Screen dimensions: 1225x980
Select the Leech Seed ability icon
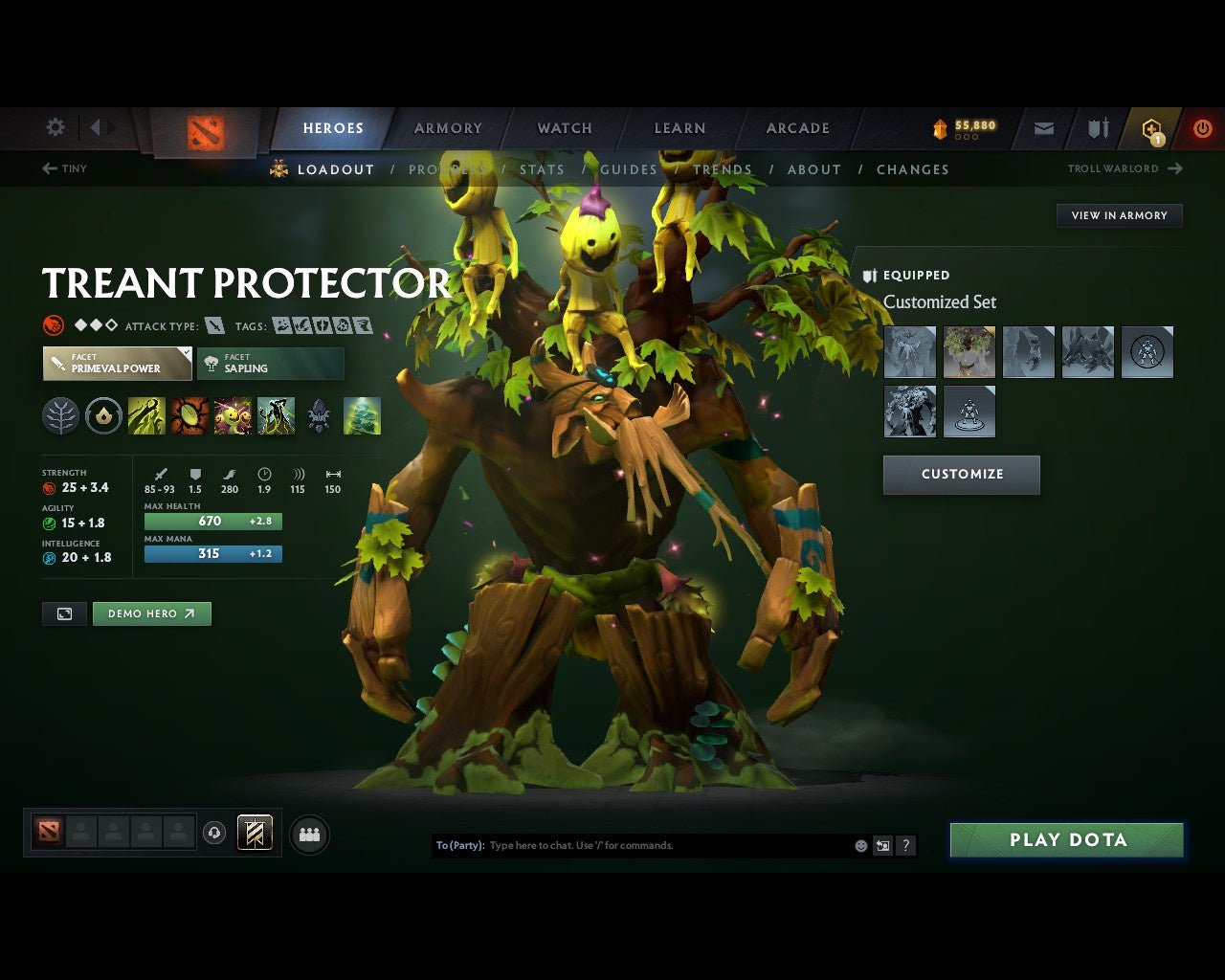[189, 415]
